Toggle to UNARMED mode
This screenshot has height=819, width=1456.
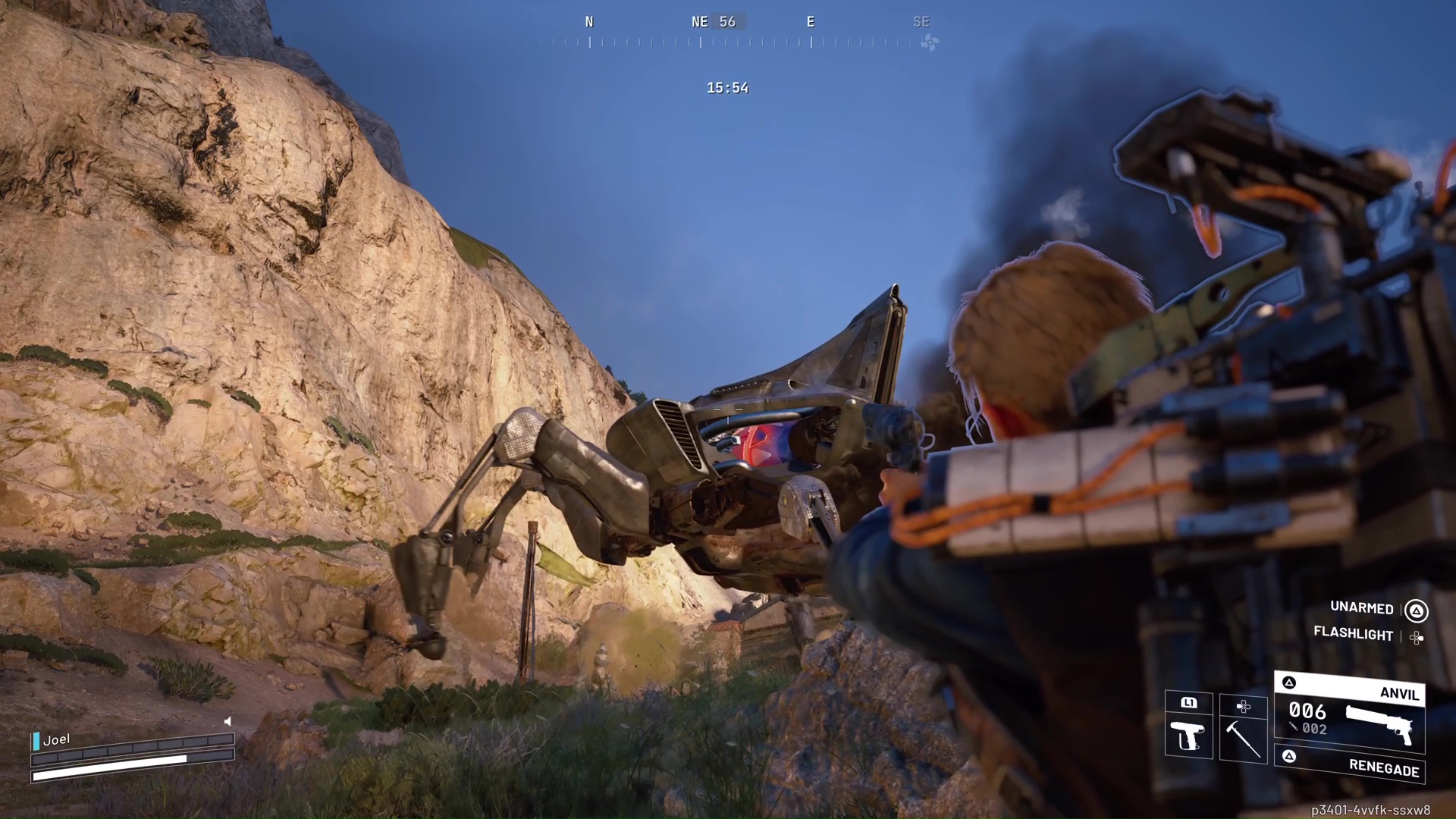coord(1361,609)
